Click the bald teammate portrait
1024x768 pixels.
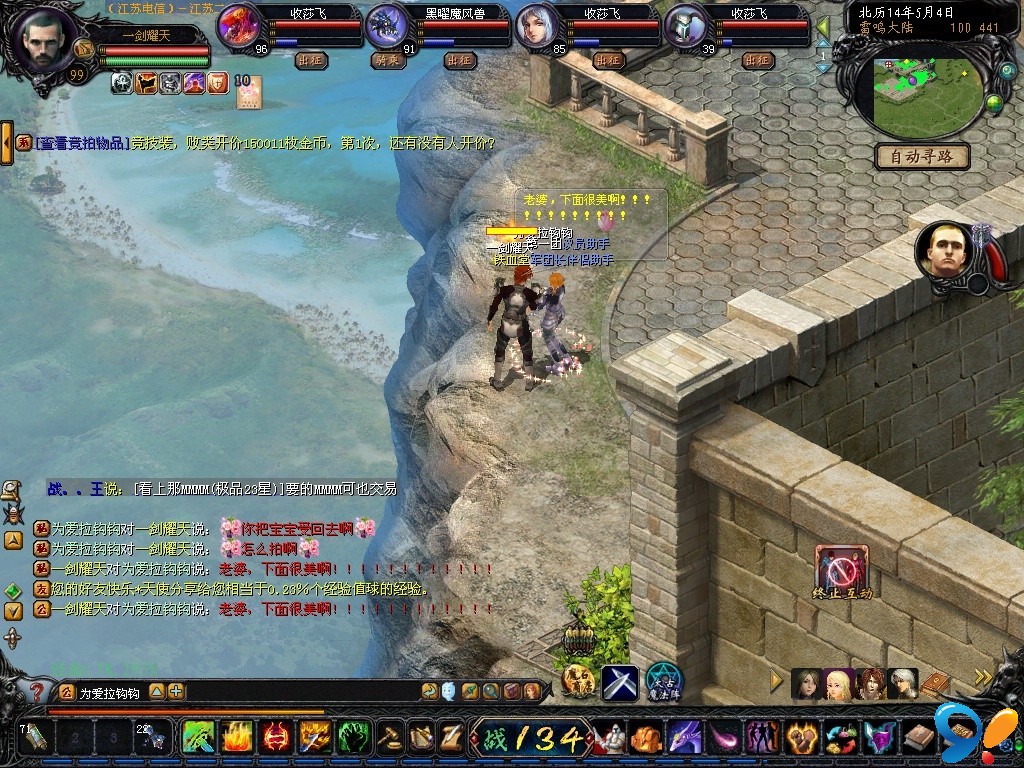[x=944, y=250]
